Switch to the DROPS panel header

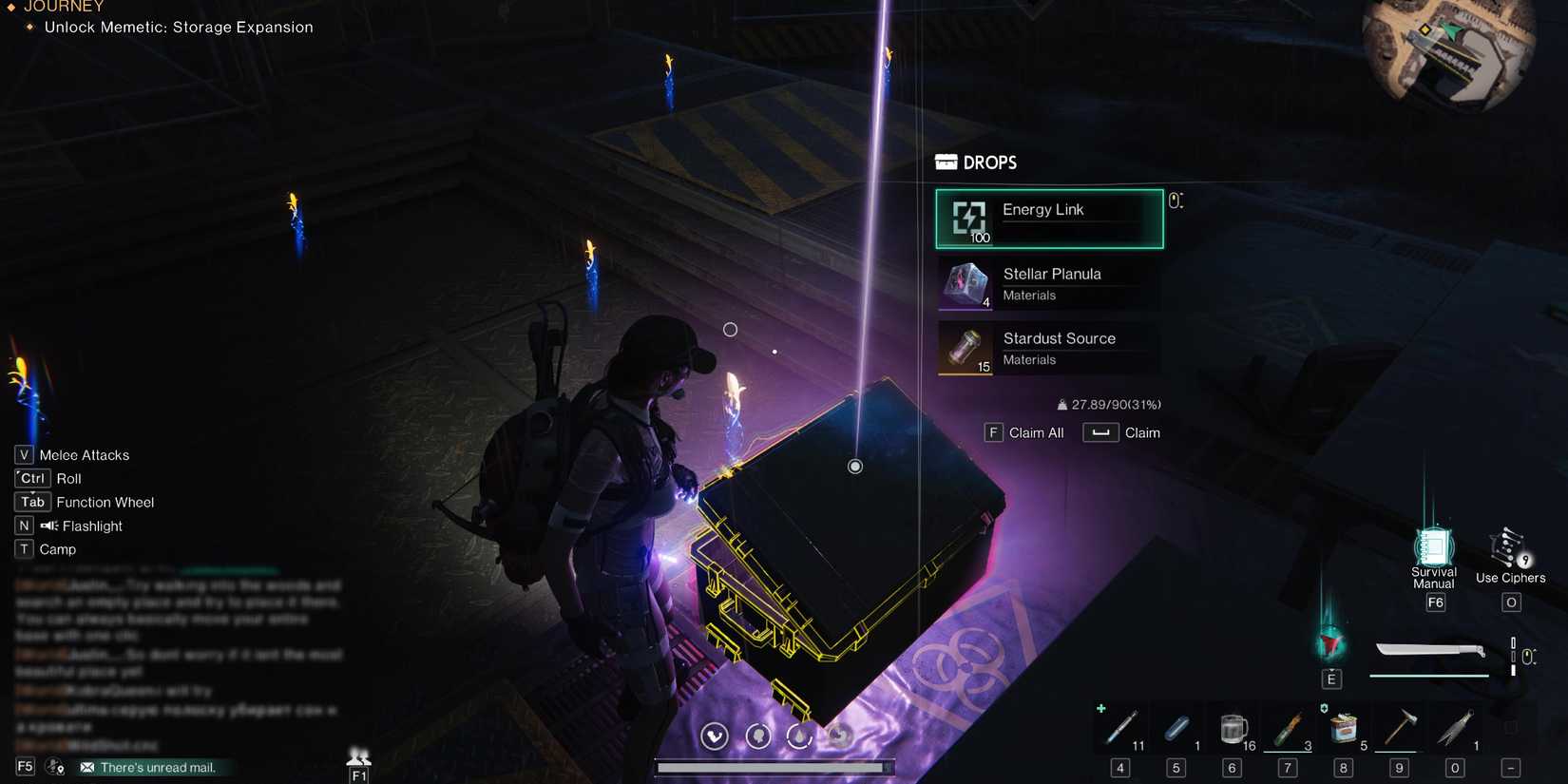pos(975,162)
